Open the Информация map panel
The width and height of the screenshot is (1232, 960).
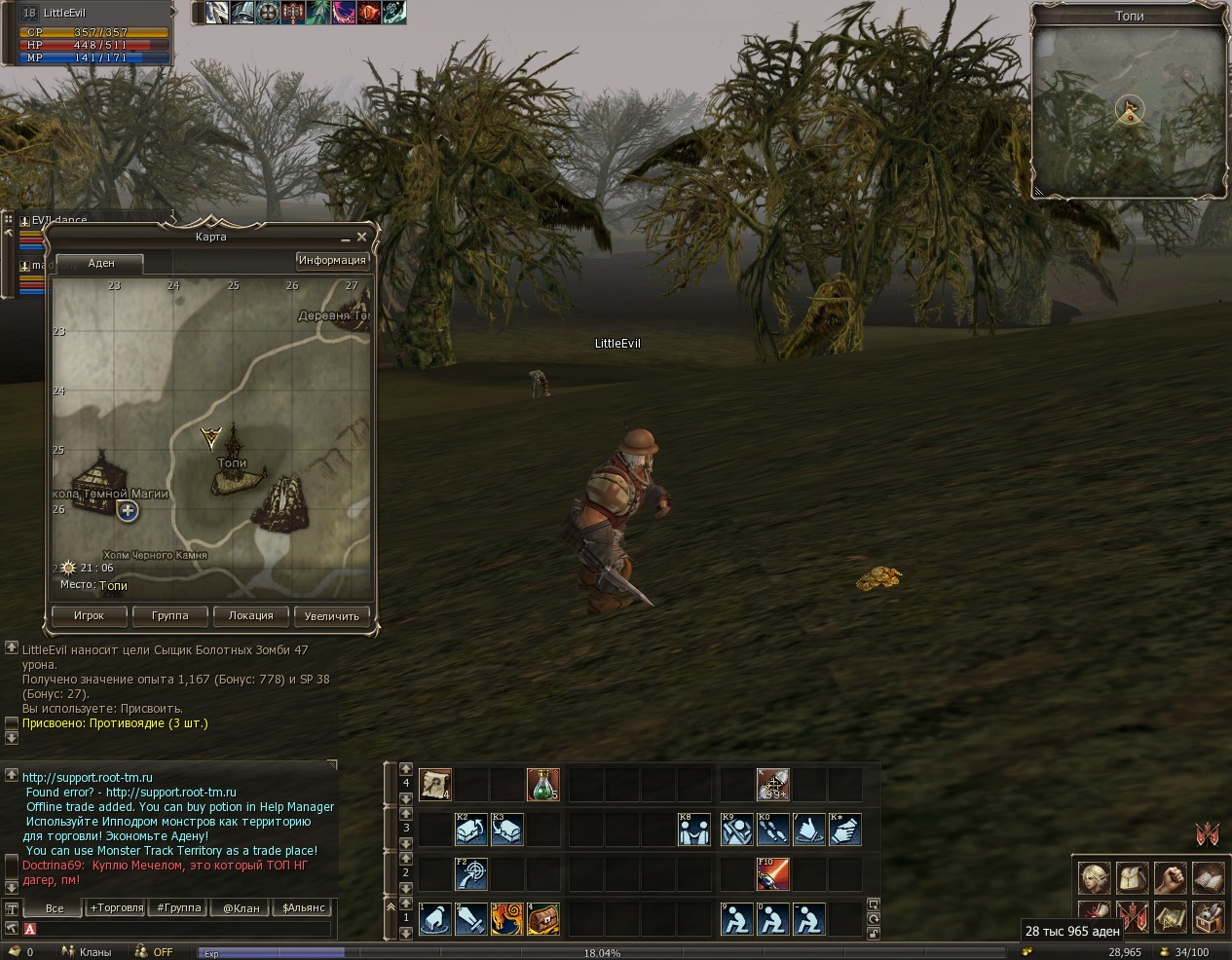tap(332, 260)
